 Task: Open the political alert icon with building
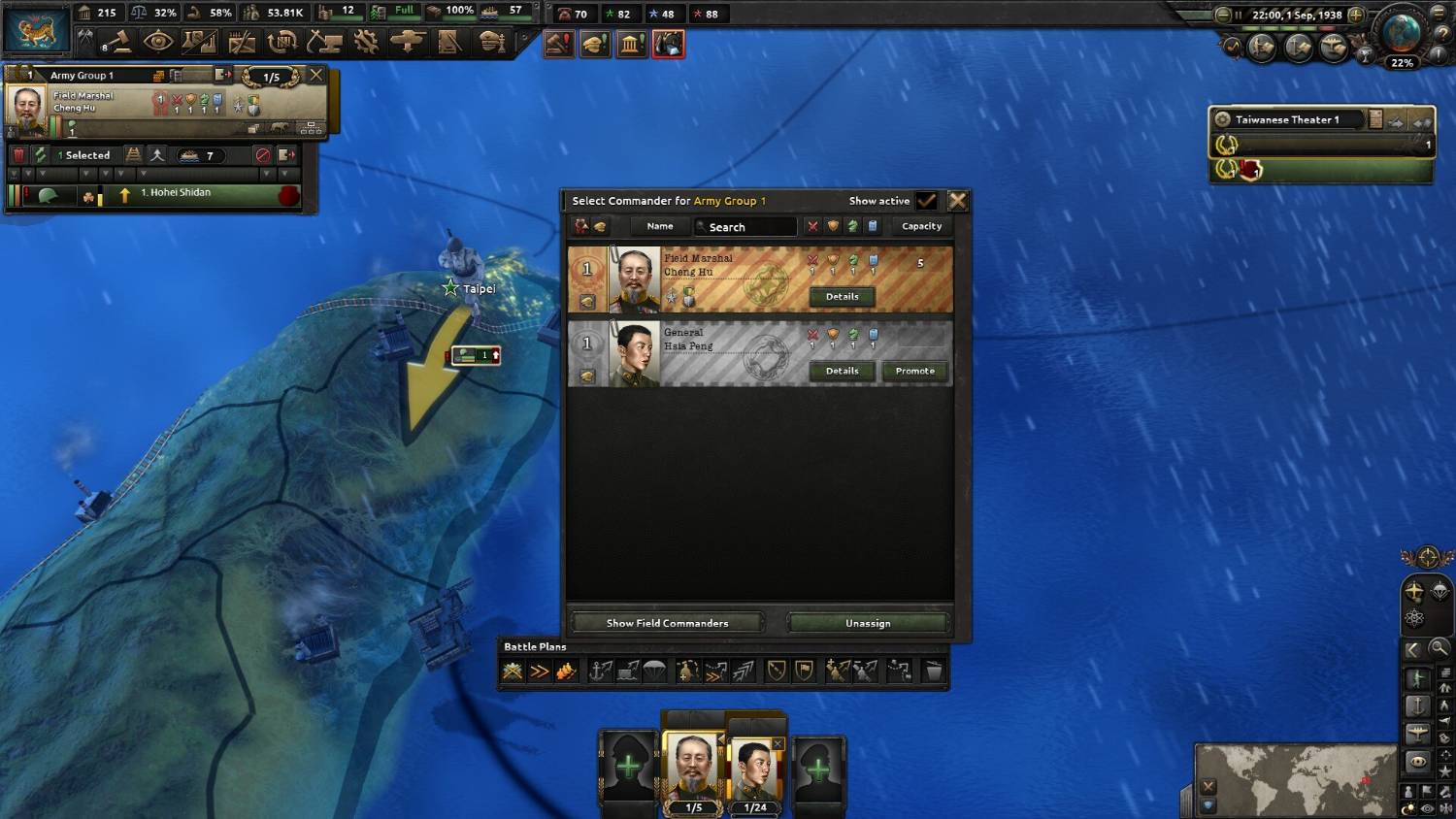pyautogui.click(x=631, y=45)
